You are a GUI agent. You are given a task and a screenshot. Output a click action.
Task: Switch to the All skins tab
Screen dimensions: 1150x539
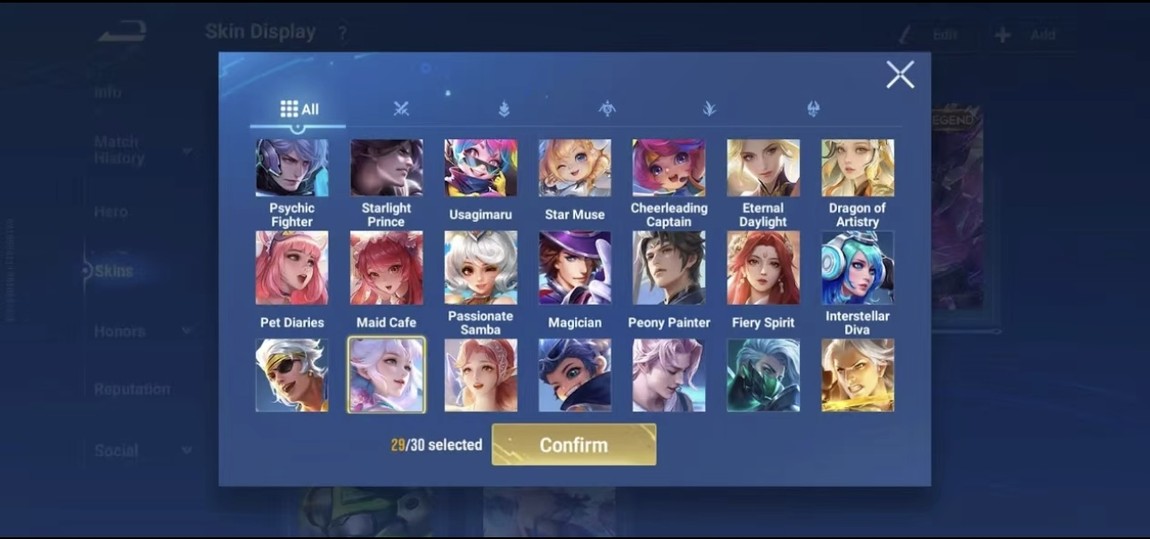click(298, 109)
